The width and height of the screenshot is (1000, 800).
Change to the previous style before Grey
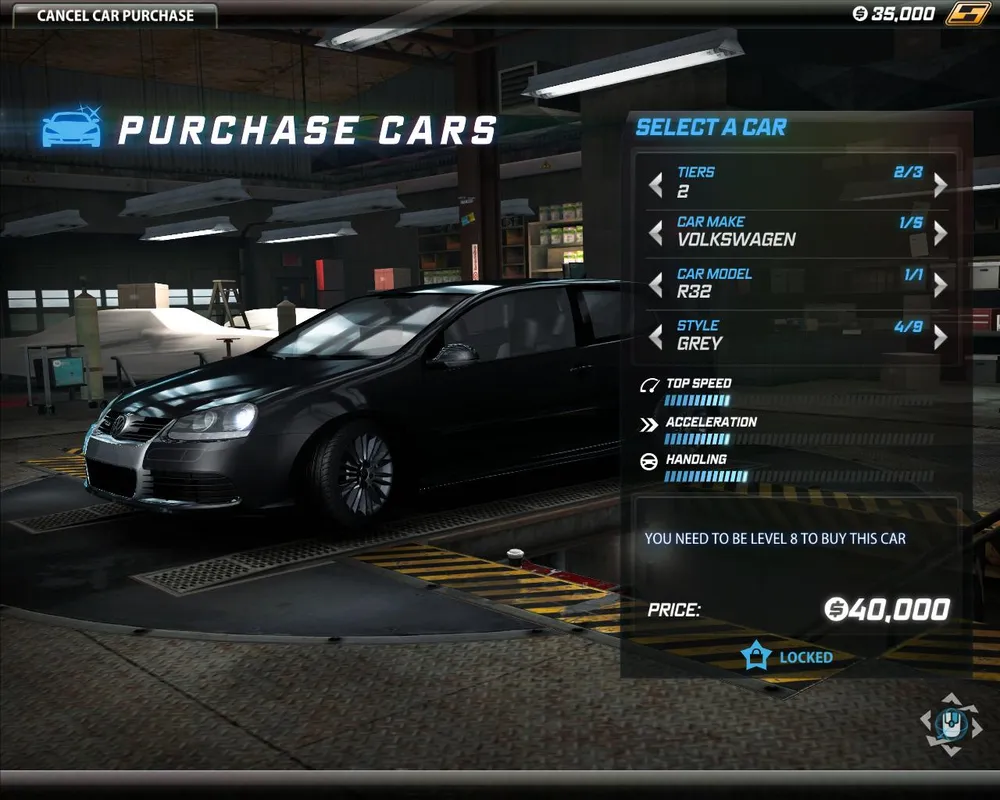(656, 337)
